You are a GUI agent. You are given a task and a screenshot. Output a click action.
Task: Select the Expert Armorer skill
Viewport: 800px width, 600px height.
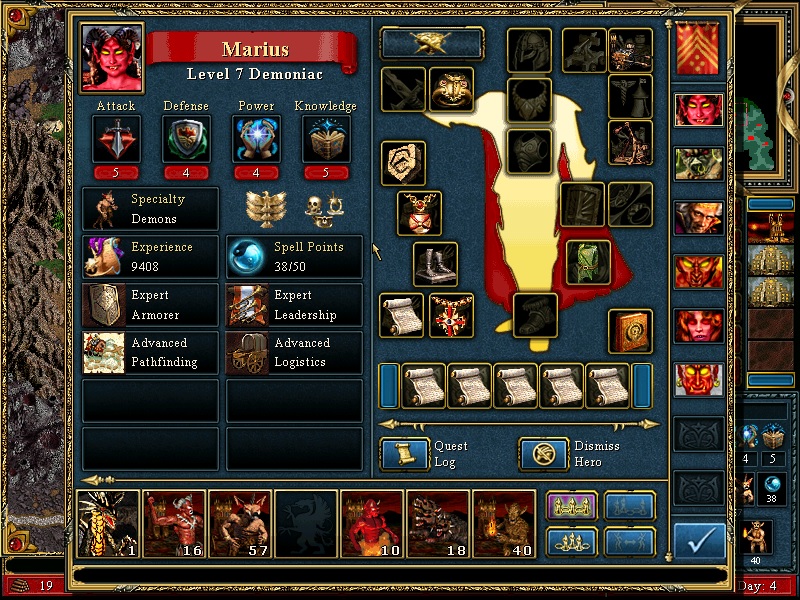[x=150, y=305]
